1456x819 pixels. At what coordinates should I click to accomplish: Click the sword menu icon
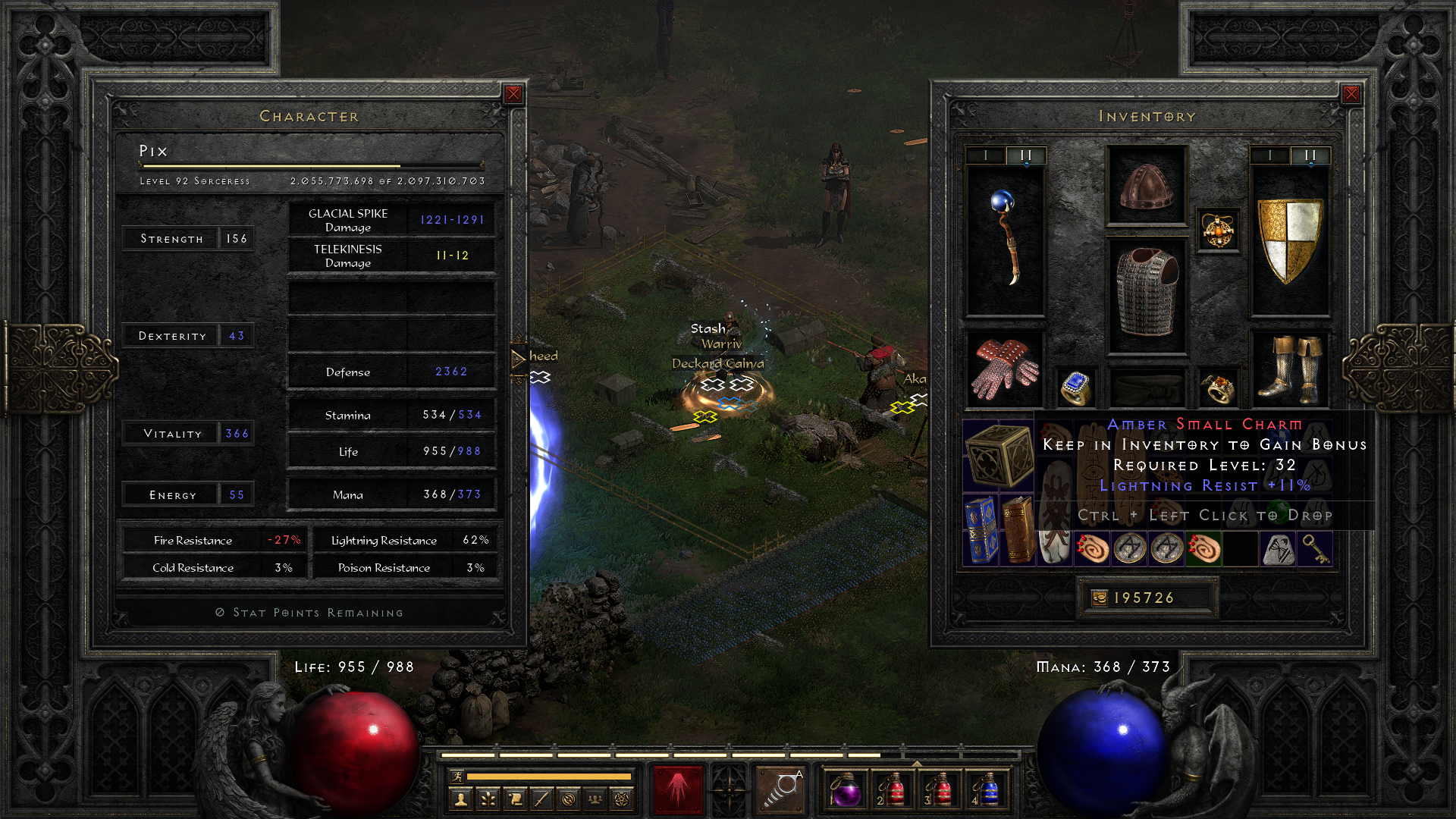point(541,799)
